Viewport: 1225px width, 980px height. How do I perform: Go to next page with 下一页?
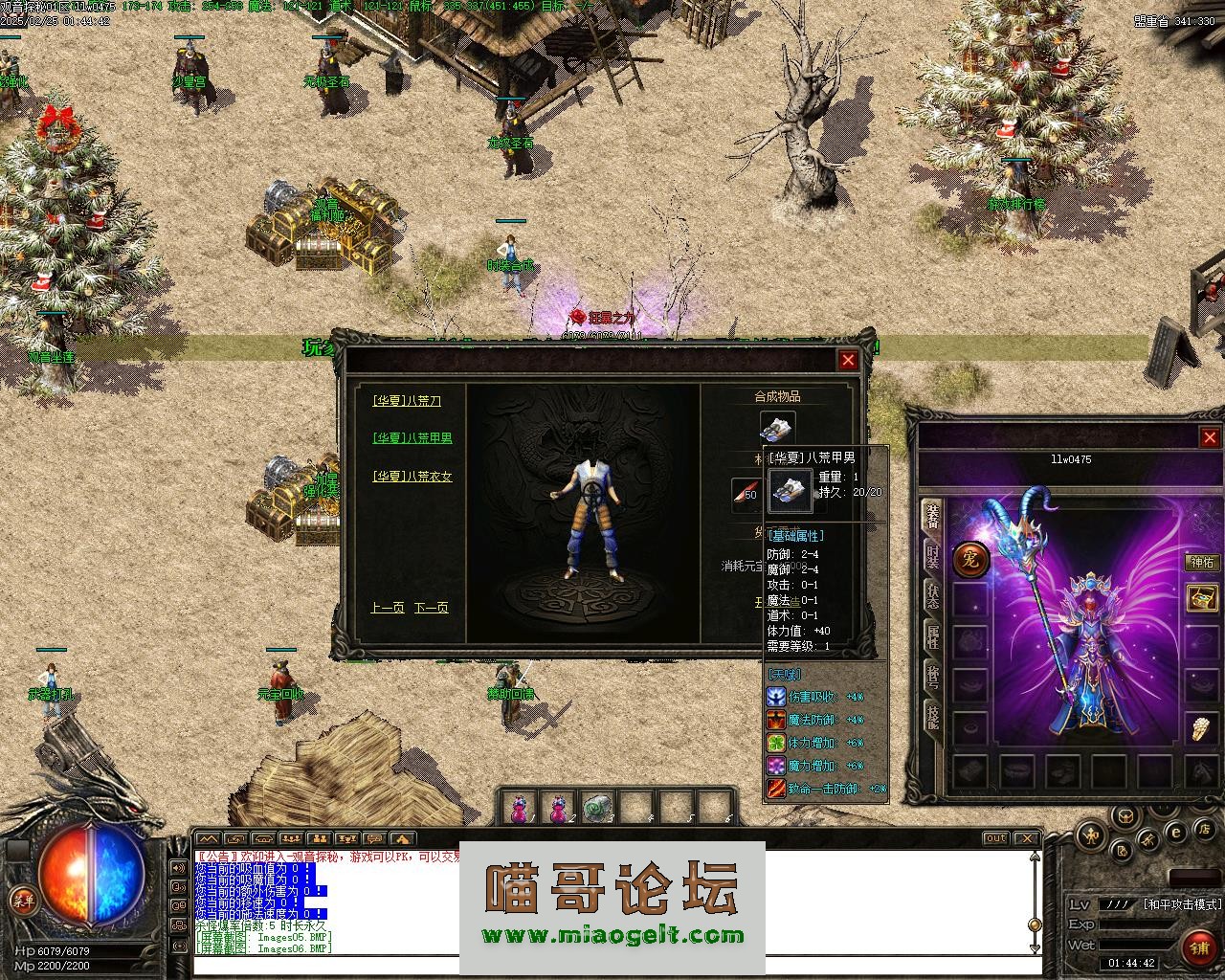(431, 608)
